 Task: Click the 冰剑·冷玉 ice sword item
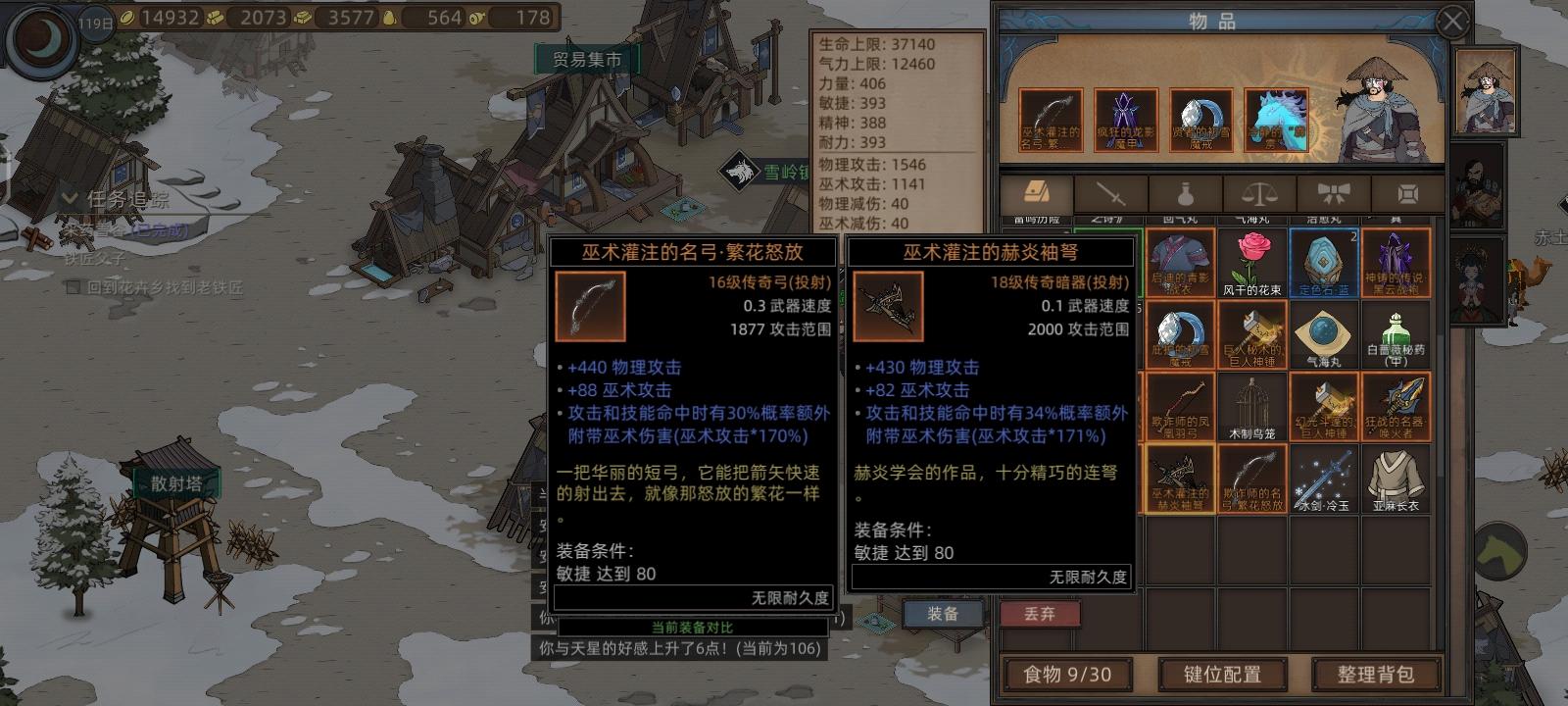click(x=1324, y=479)
